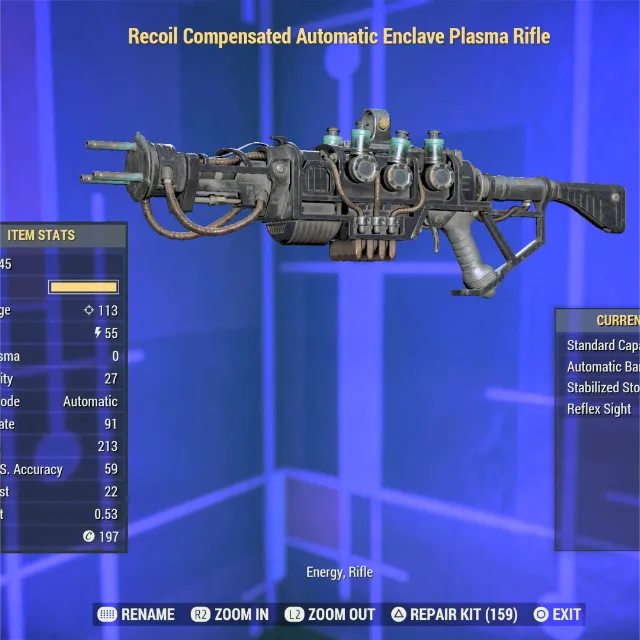Viewport: 640px width, 640px height.
Task: Choose ZOOM IN on the weapon
Action: point(232,614)
